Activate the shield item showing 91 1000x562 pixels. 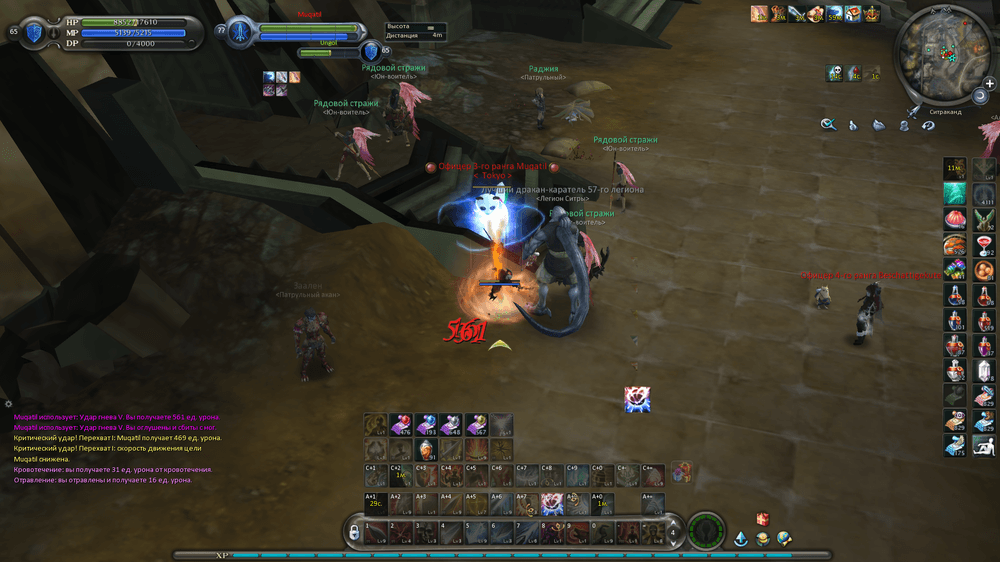[427, 449]
